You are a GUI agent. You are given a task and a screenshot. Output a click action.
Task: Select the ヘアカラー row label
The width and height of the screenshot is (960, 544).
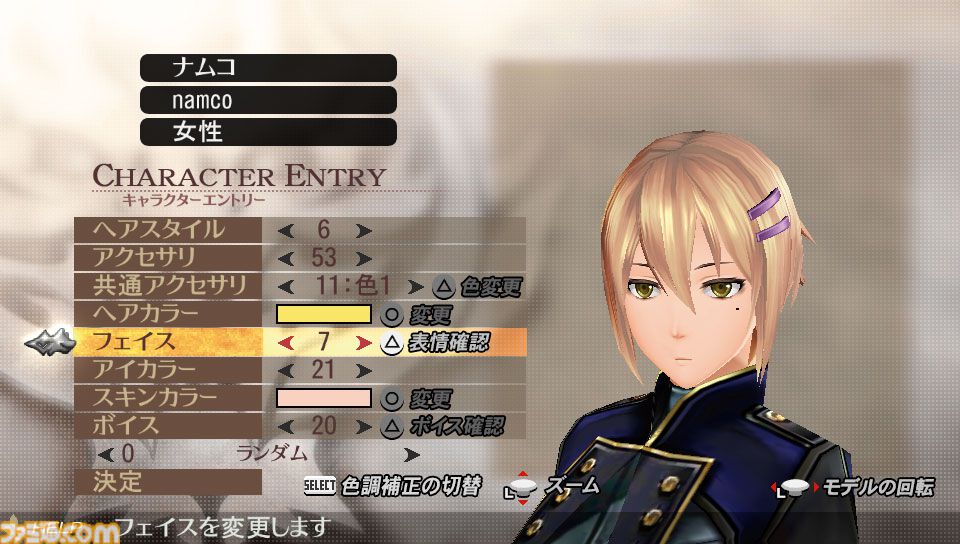pyautogui.click(x=168, y=313)
